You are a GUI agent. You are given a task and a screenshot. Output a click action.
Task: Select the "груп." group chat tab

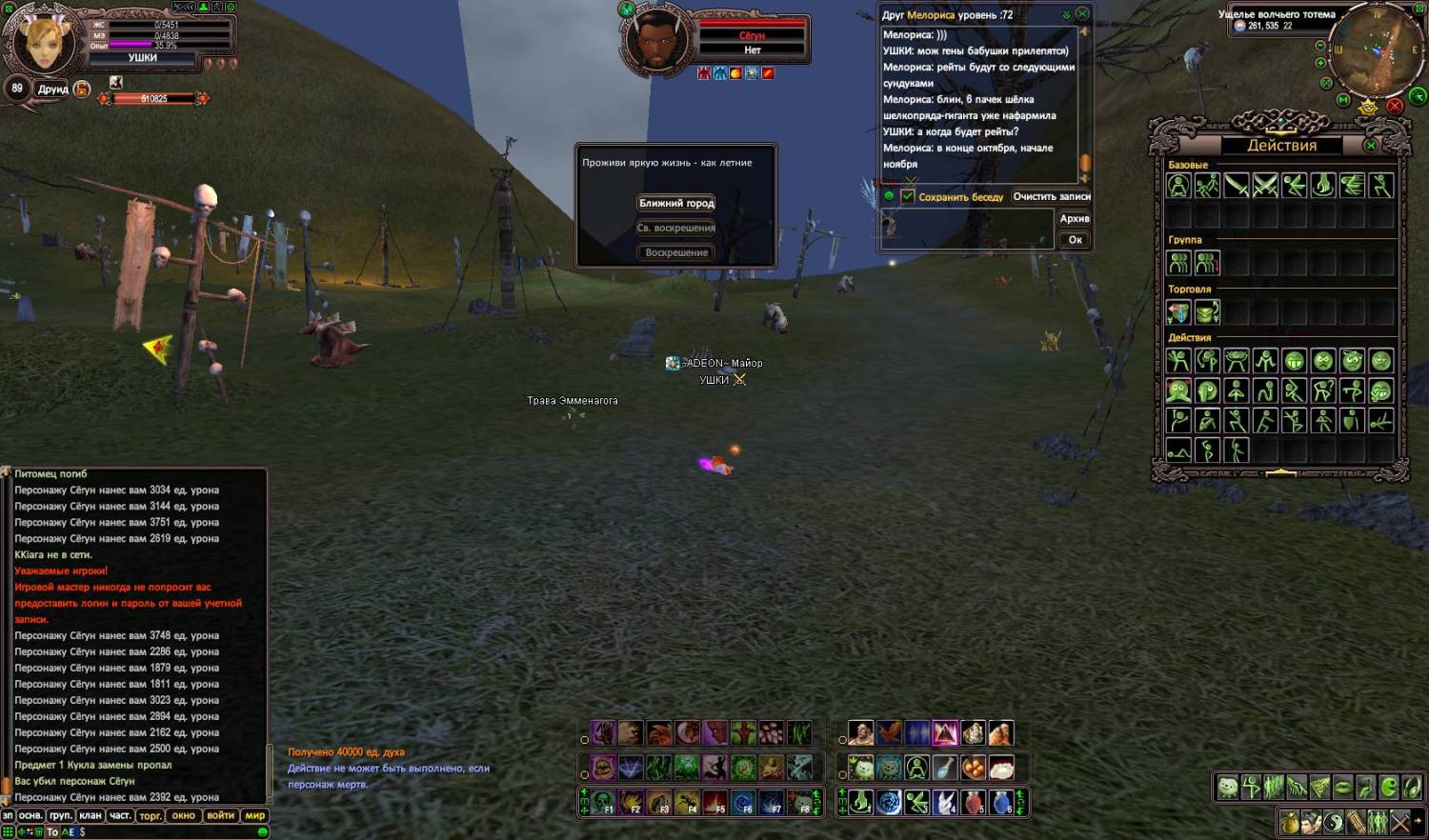[60, 816]
